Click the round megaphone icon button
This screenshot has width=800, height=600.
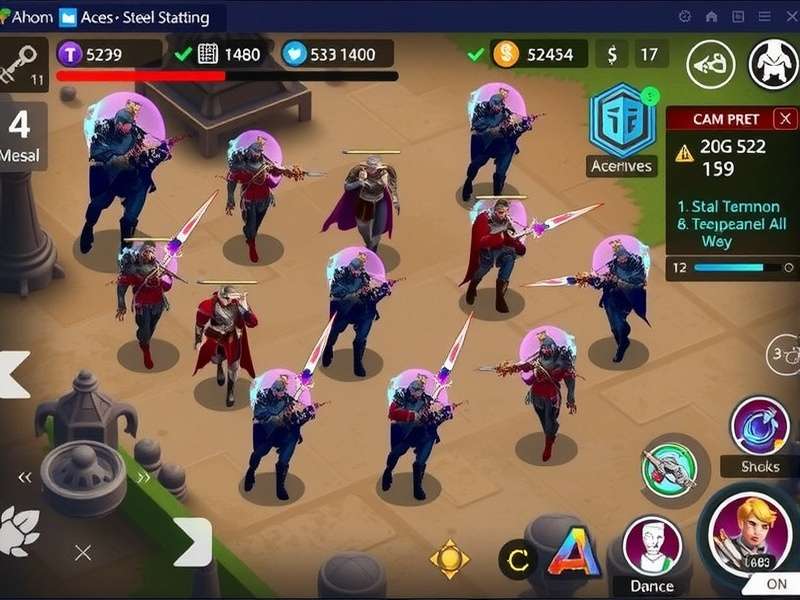pyautogui.click(x=710, y=64)
